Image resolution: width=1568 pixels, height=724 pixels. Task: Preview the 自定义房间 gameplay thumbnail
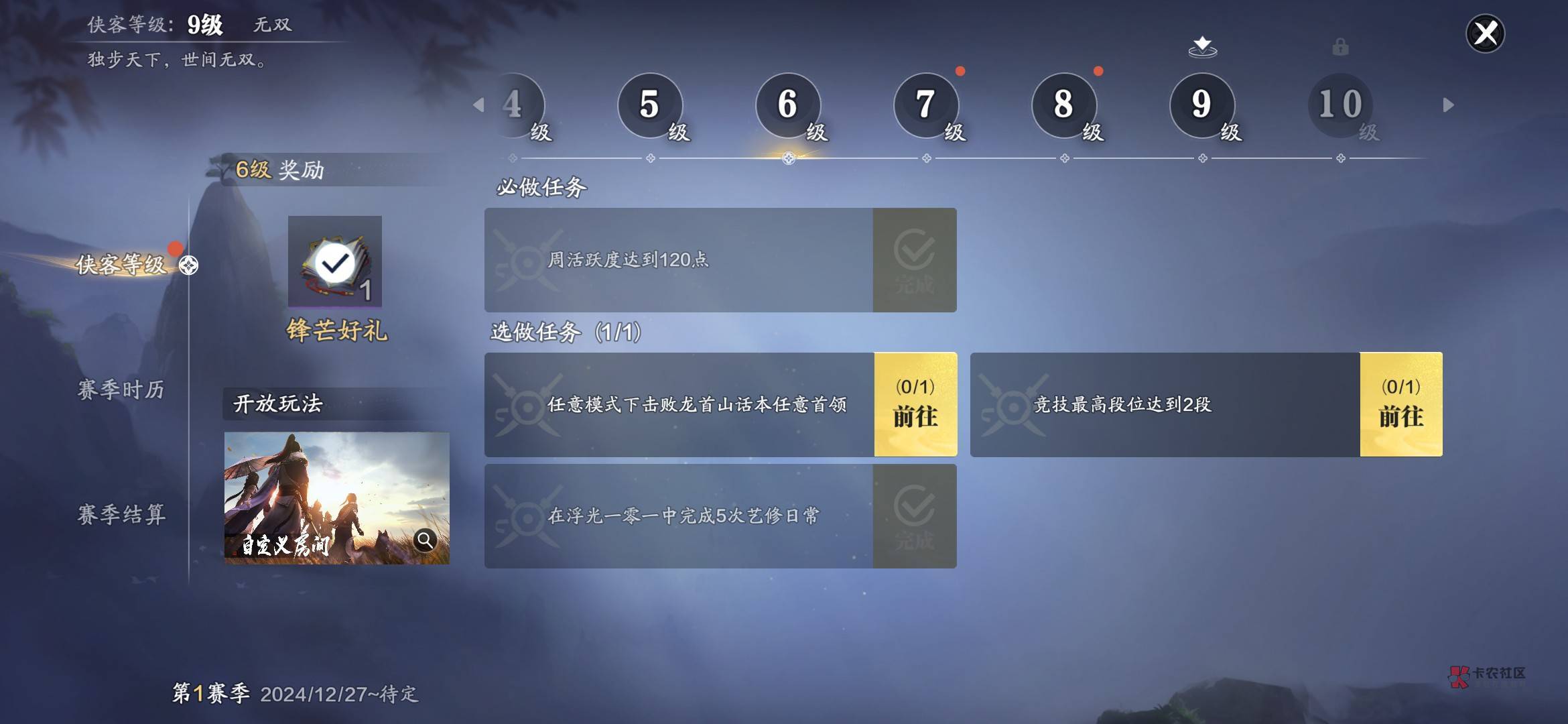336,498
